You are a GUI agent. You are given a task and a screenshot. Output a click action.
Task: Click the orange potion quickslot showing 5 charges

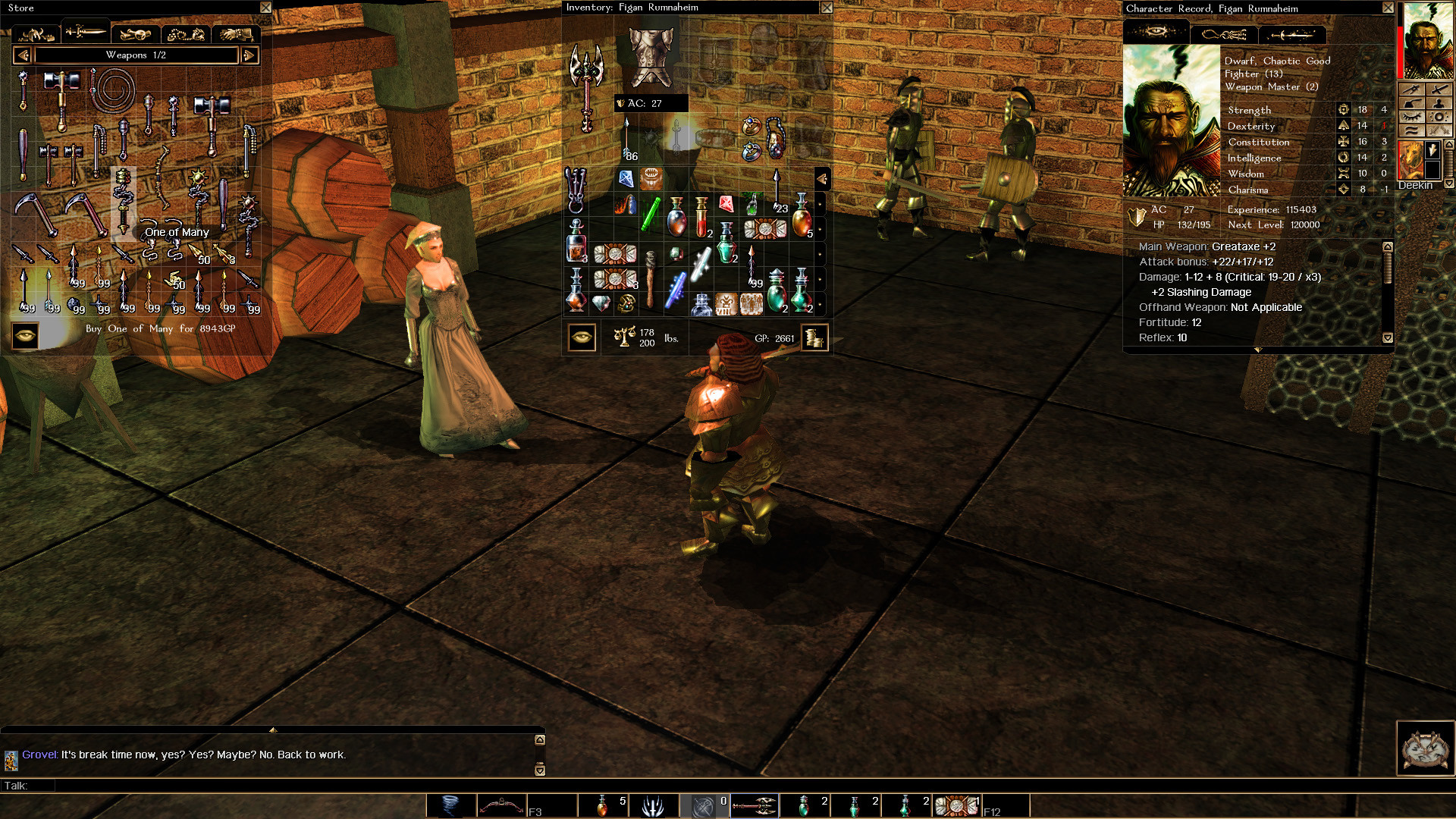(603, 805)
